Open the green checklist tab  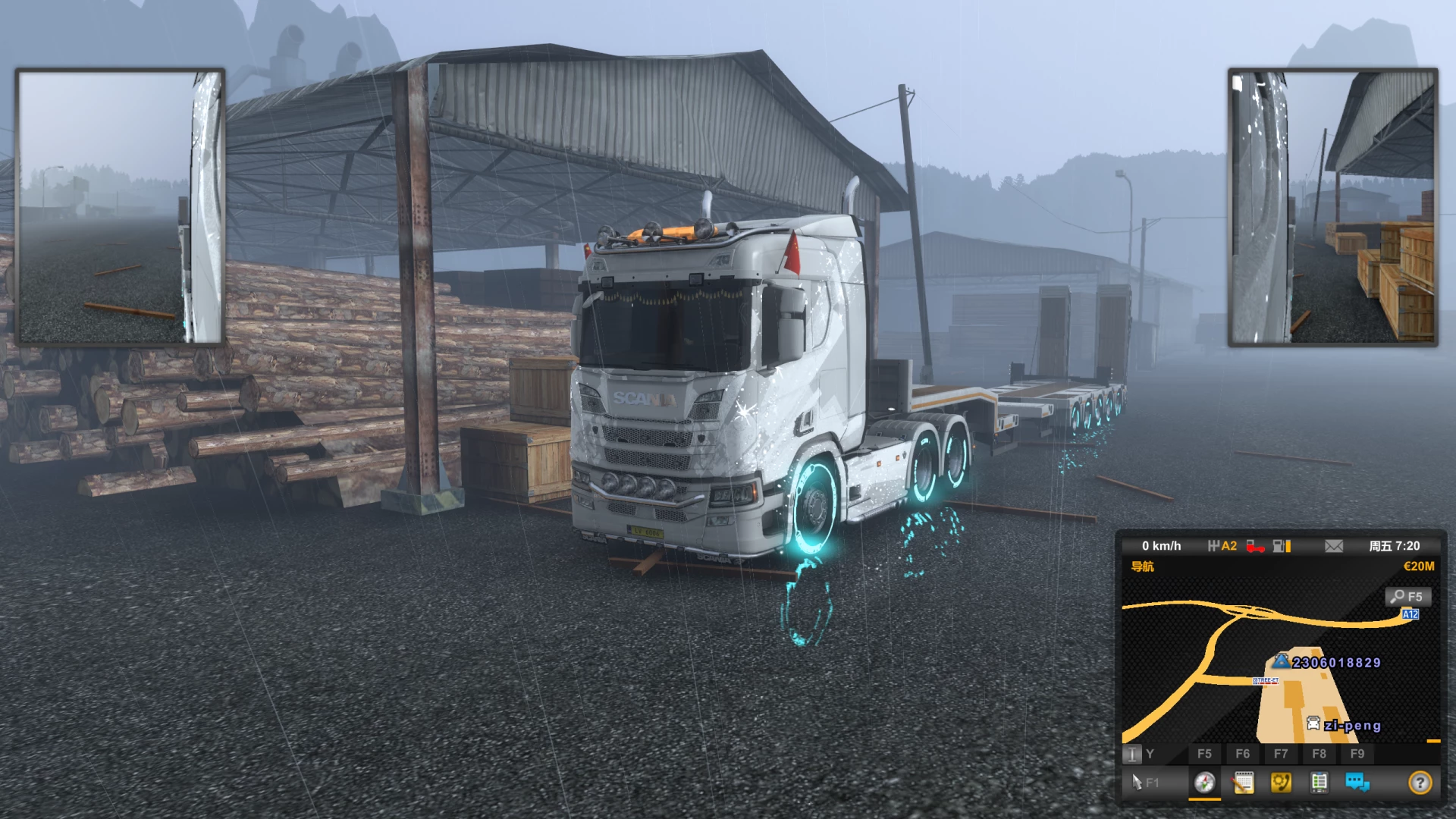pyautogui.click(x=1319, y=782)
